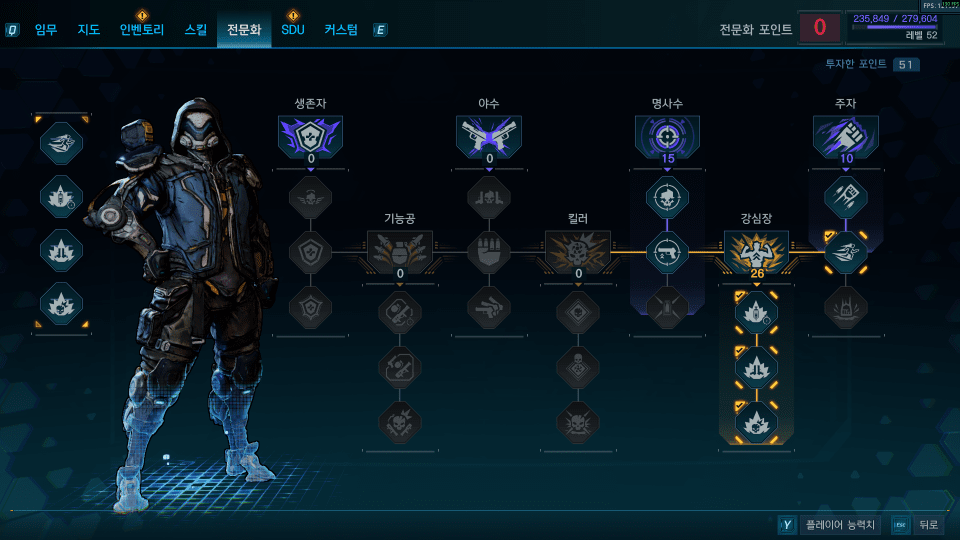Select the fist perk under 야수
Viewport: 960px width, 540px height.
tap(489, 252)
